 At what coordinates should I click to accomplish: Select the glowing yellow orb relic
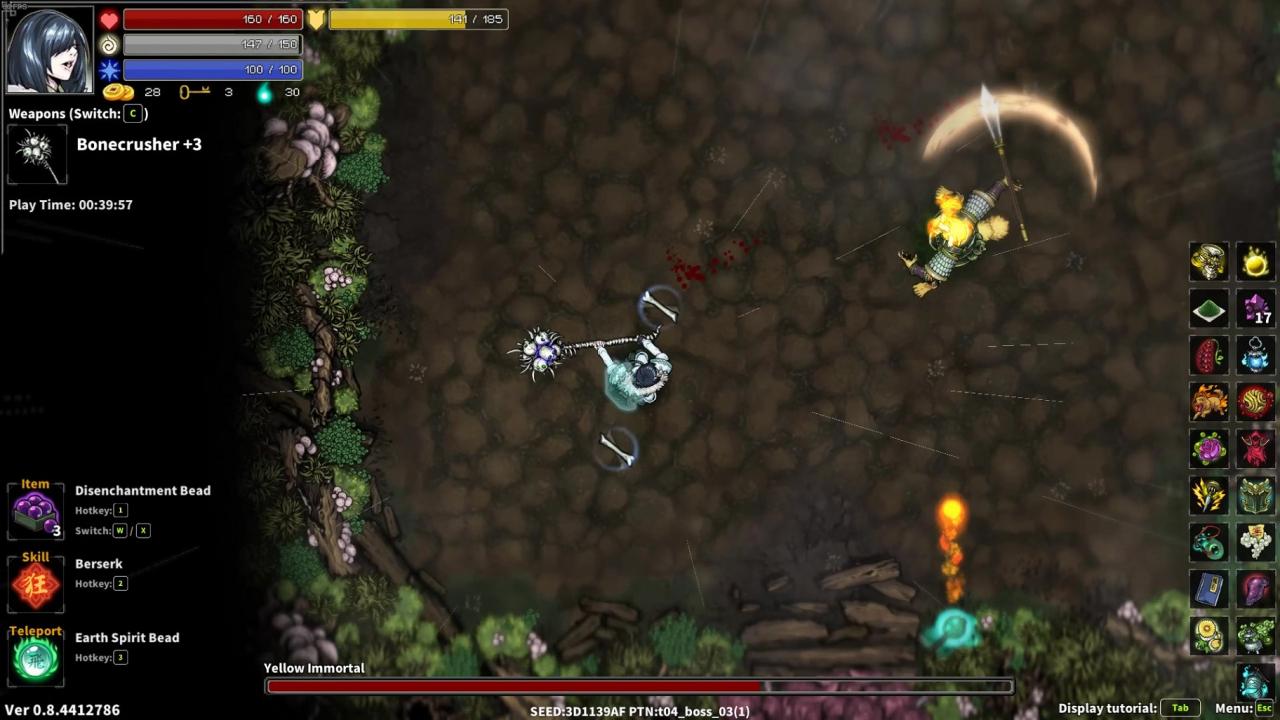pyautogui.click(x=1256, y=262)
